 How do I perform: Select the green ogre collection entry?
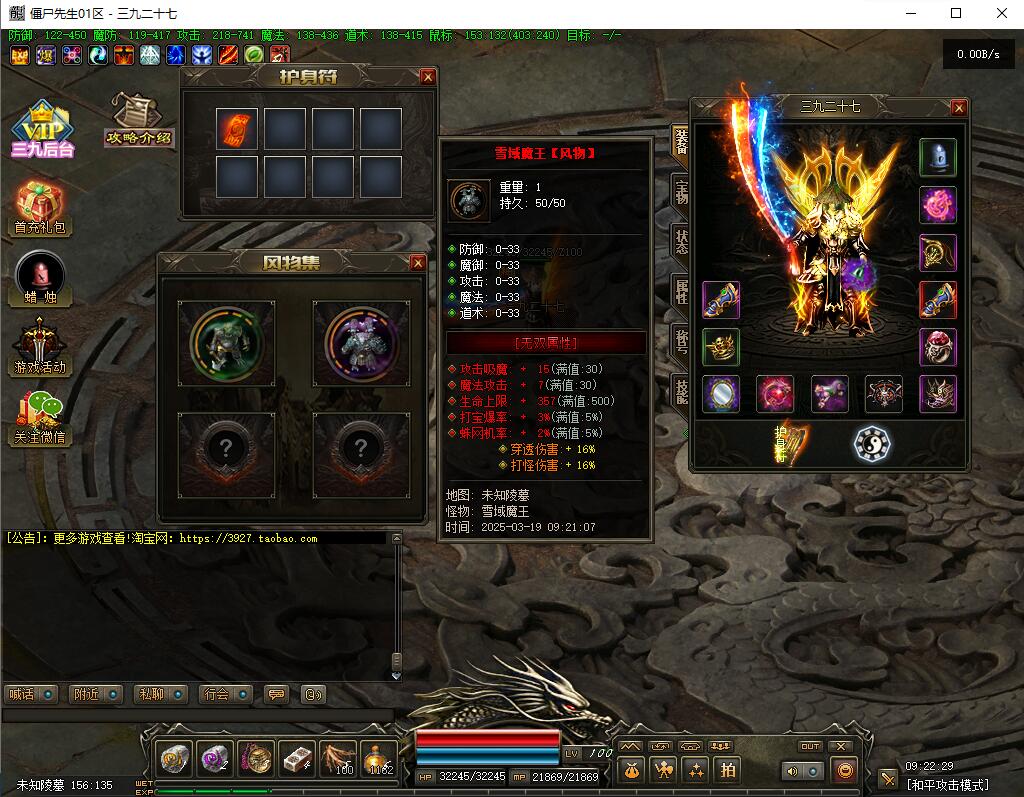coord(227,342)
